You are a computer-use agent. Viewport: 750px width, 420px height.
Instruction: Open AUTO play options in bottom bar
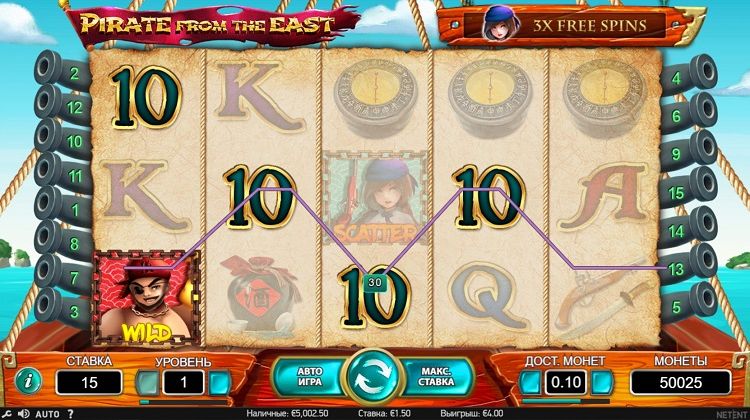tap(47, 412)
